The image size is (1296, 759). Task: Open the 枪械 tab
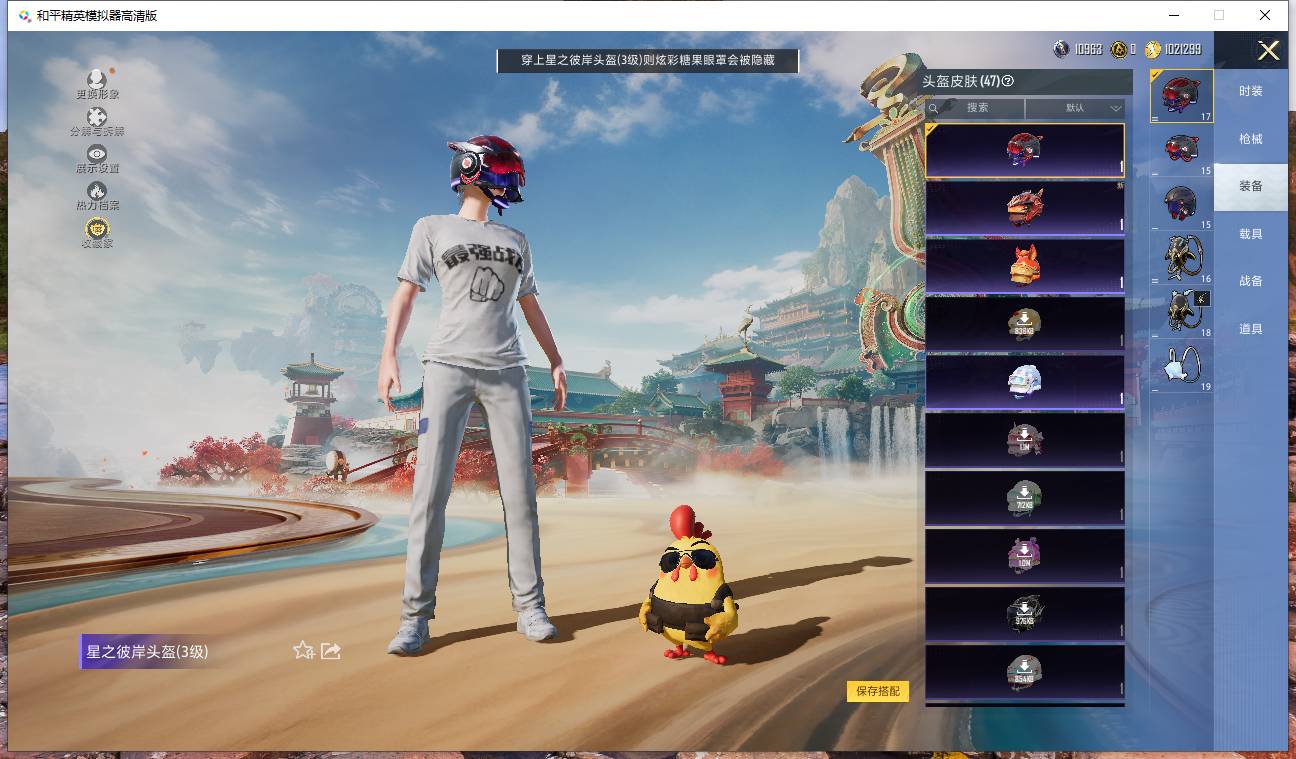click(x=1251, y=139)
